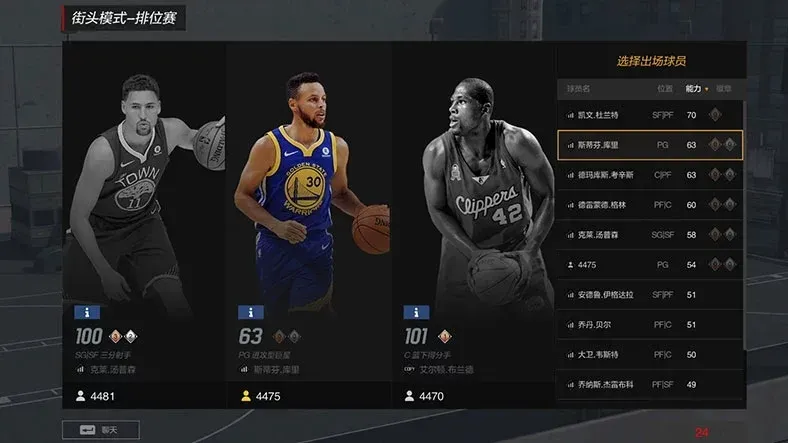Screen dimensions: 788x443
Task: Select the Stephen Curry player card
Action: pos(308,200)
